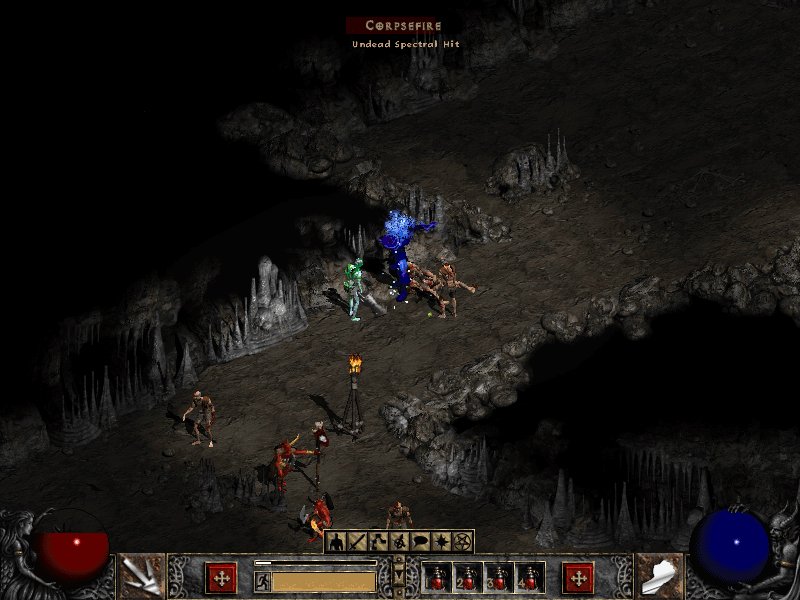Use the red potion in belt slot 1

pos(438,578)
